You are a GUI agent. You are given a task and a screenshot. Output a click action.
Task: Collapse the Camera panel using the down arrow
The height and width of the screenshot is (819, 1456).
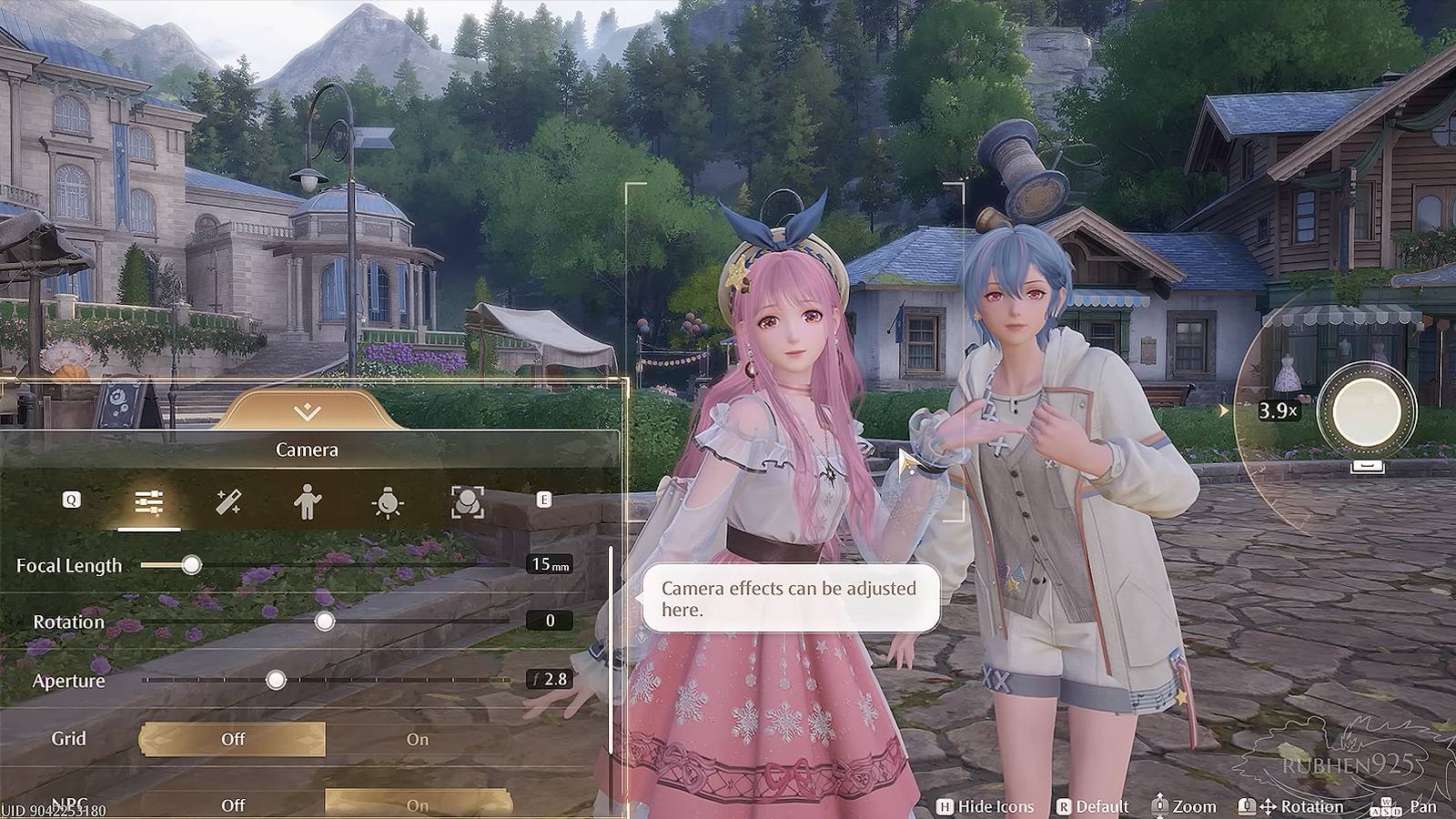tap(308, 412)
